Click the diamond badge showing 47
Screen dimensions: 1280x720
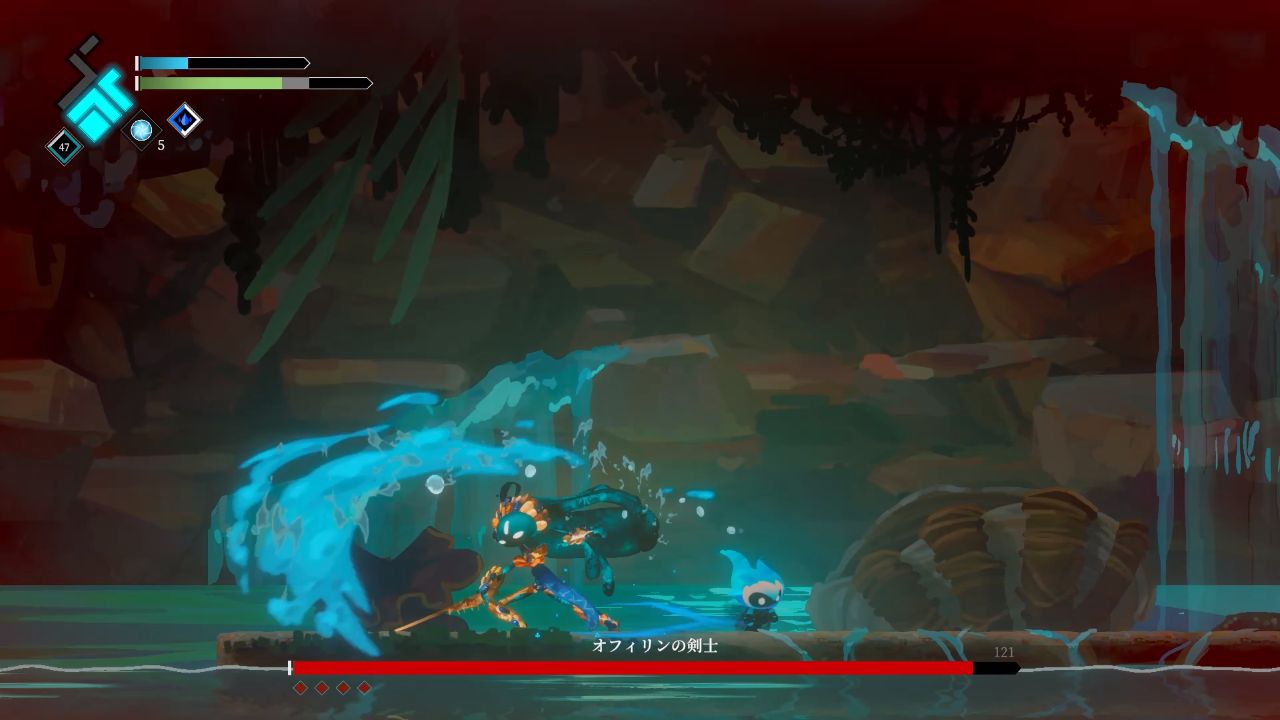(x=65, y=147)
